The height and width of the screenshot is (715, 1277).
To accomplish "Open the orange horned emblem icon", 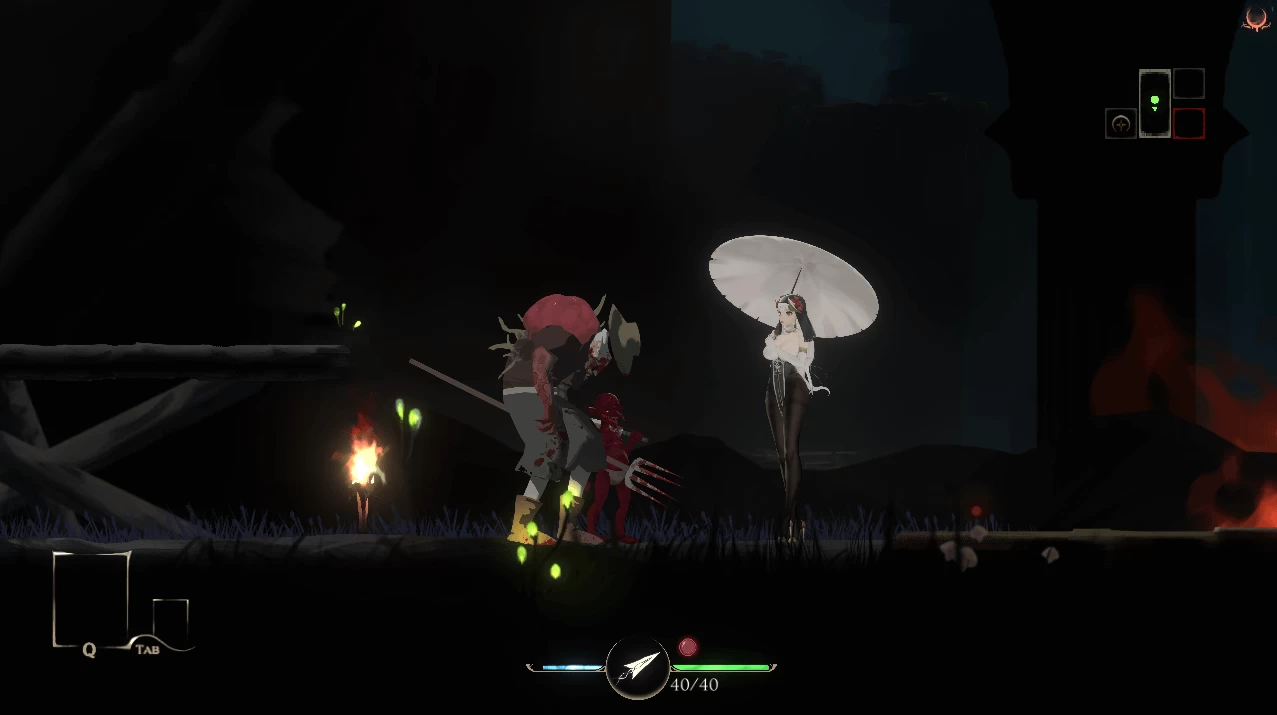I will coord(1256,19).
